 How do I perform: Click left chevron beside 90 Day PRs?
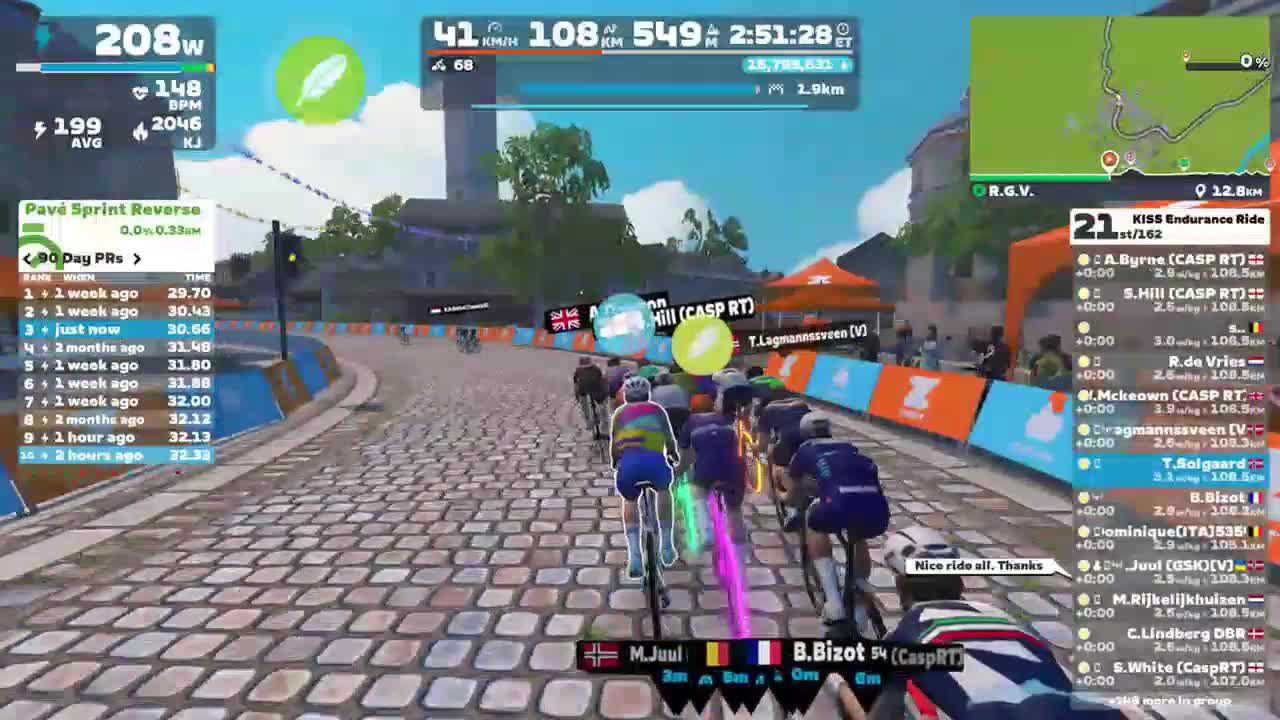[26, 258]
